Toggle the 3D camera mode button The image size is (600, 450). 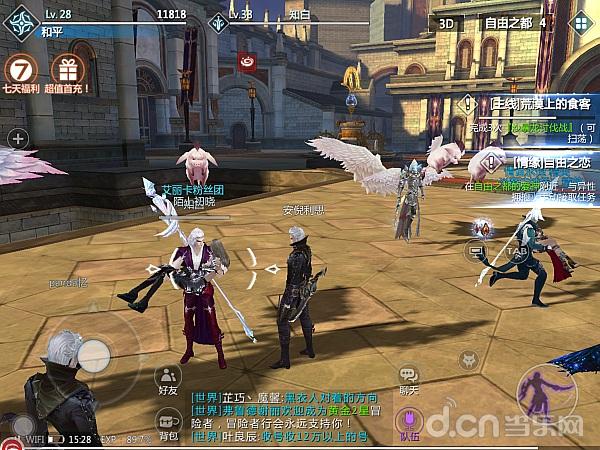point(448,21)
